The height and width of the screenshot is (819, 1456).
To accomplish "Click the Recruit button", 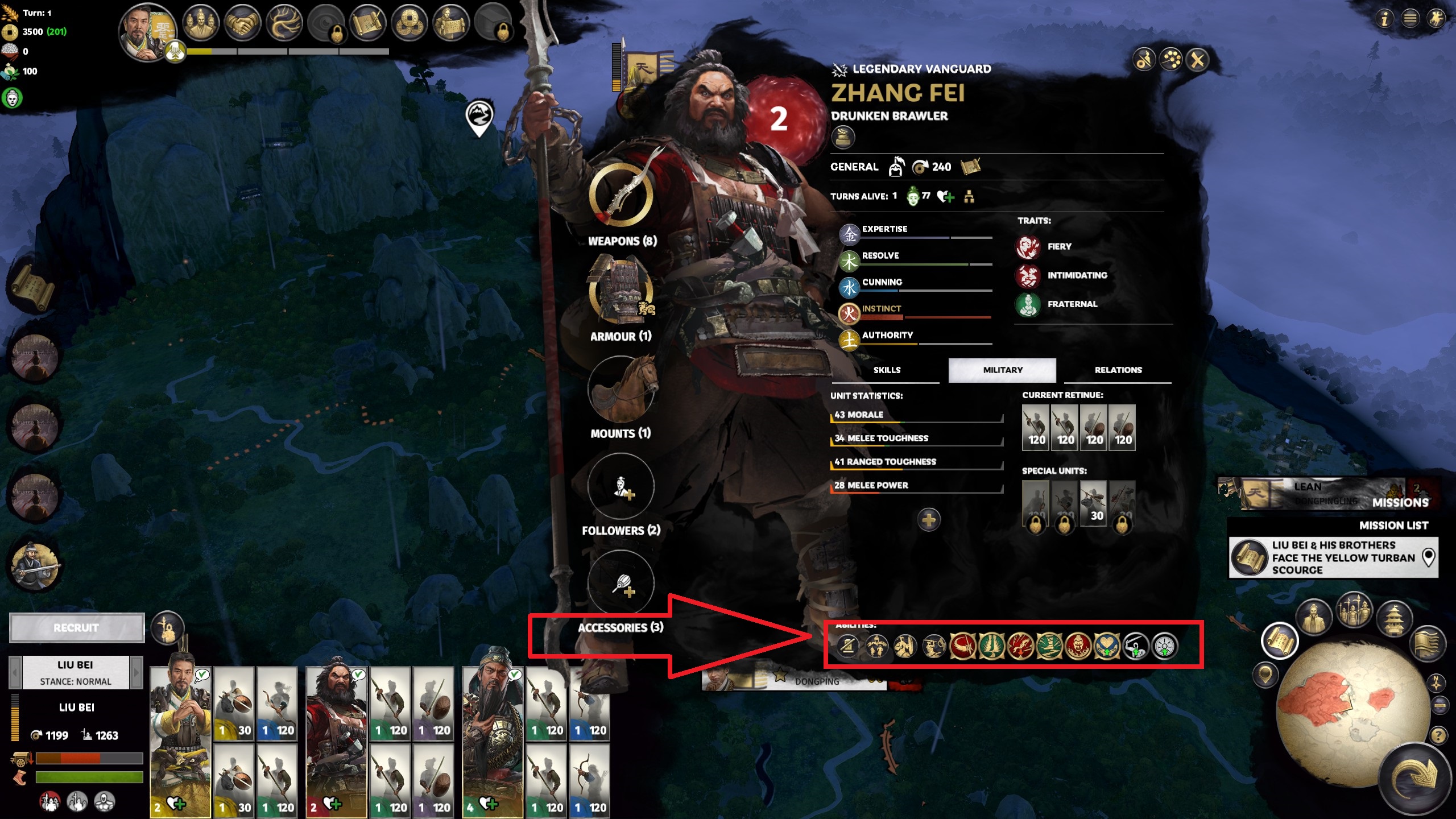I will coord(76,628).
